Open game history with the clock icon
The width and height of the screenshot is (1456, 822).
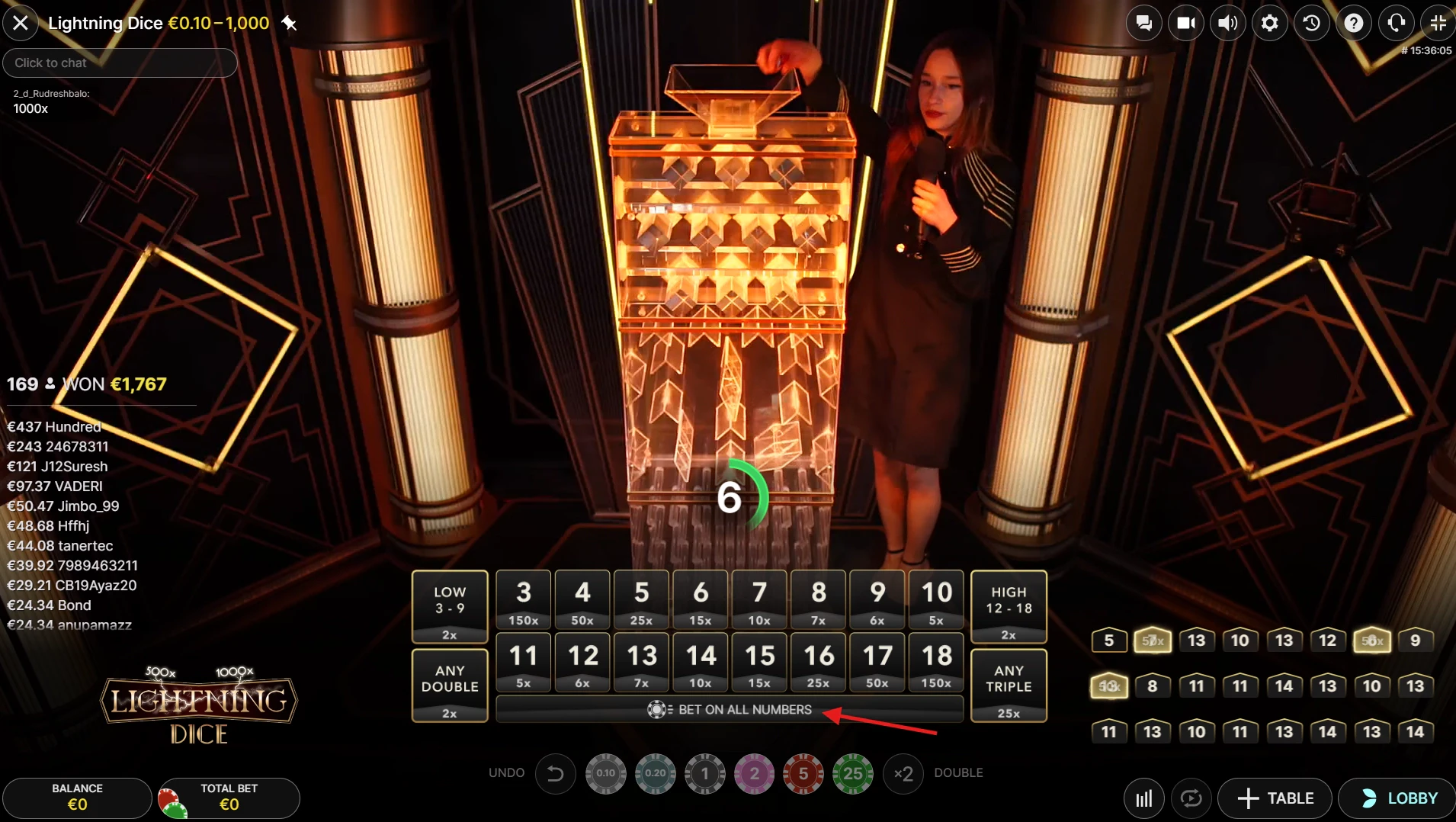tap(1311, 22)
